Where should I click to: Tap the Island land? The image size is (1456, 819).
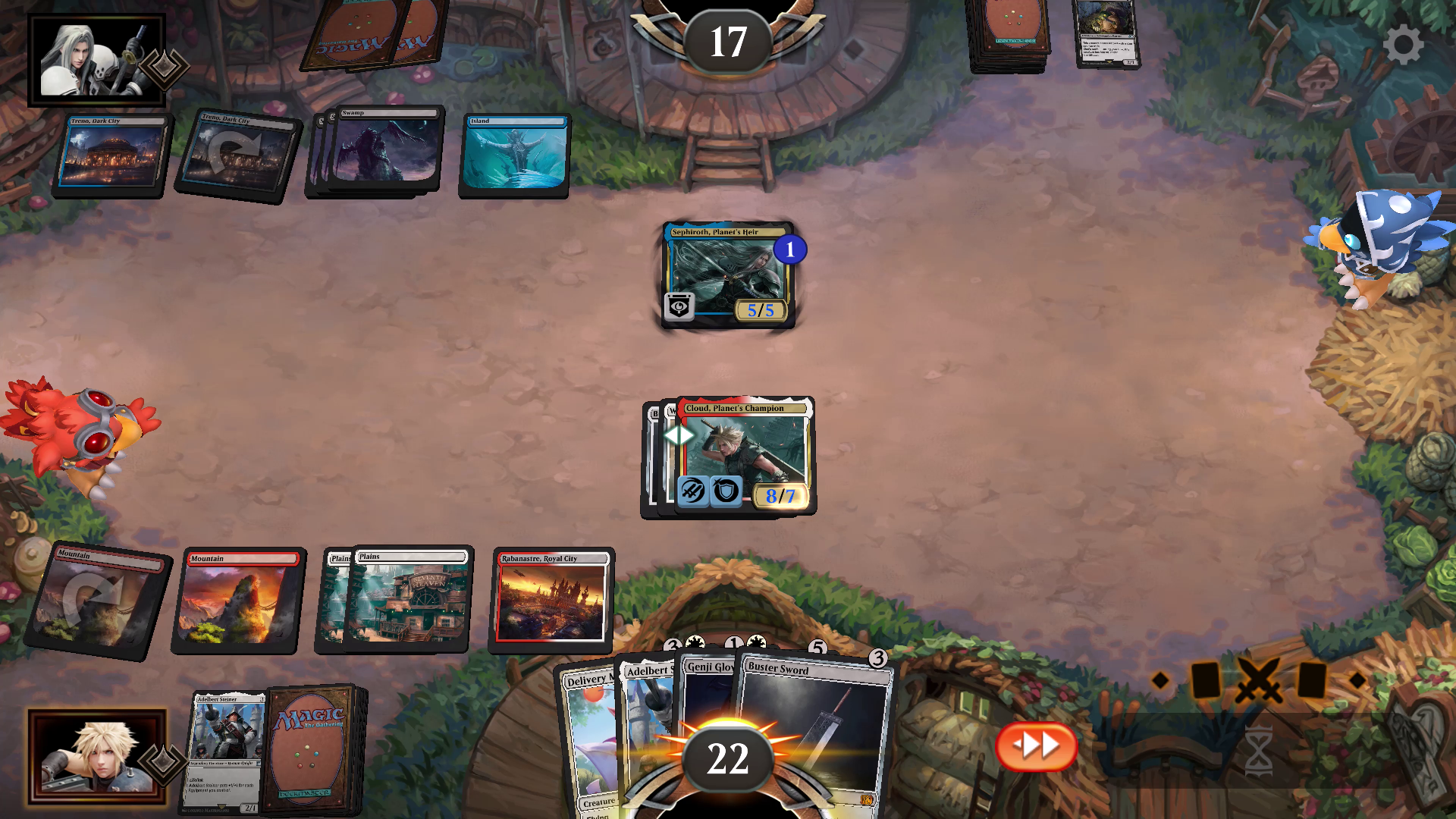(513, 157)
